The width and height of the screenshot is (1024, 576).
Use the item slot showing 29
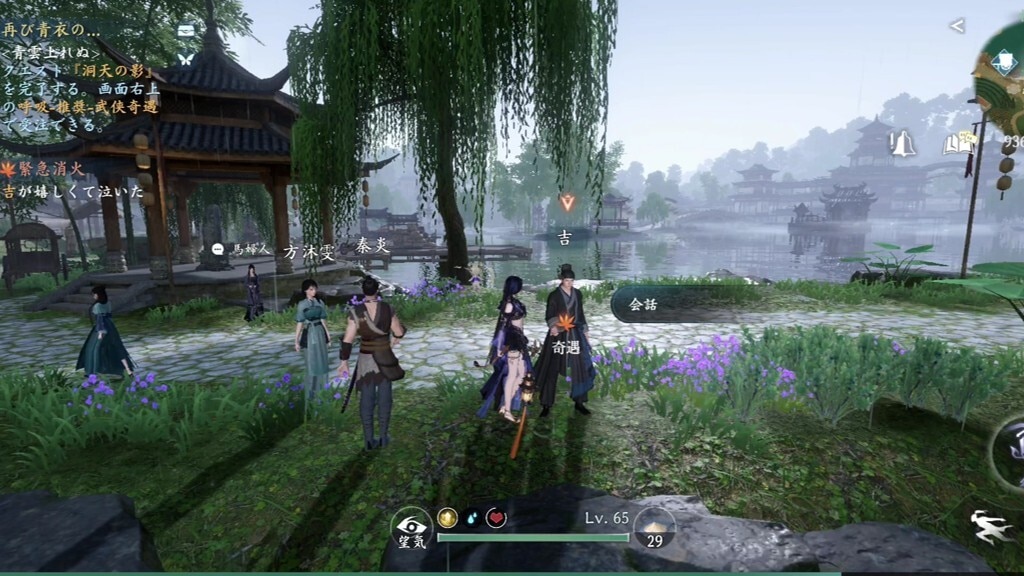[655, 528]
